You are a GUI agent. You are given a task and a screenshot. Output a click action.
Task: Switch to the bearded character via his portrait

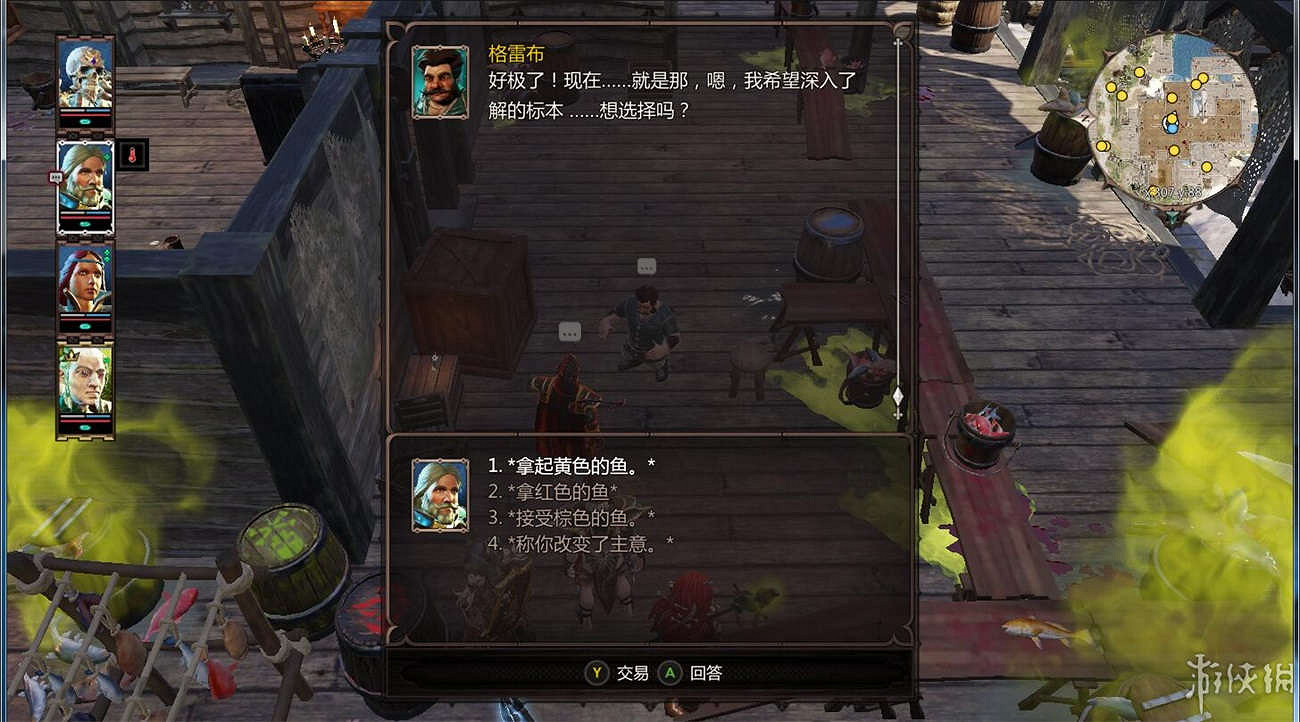tap(84, 185)
